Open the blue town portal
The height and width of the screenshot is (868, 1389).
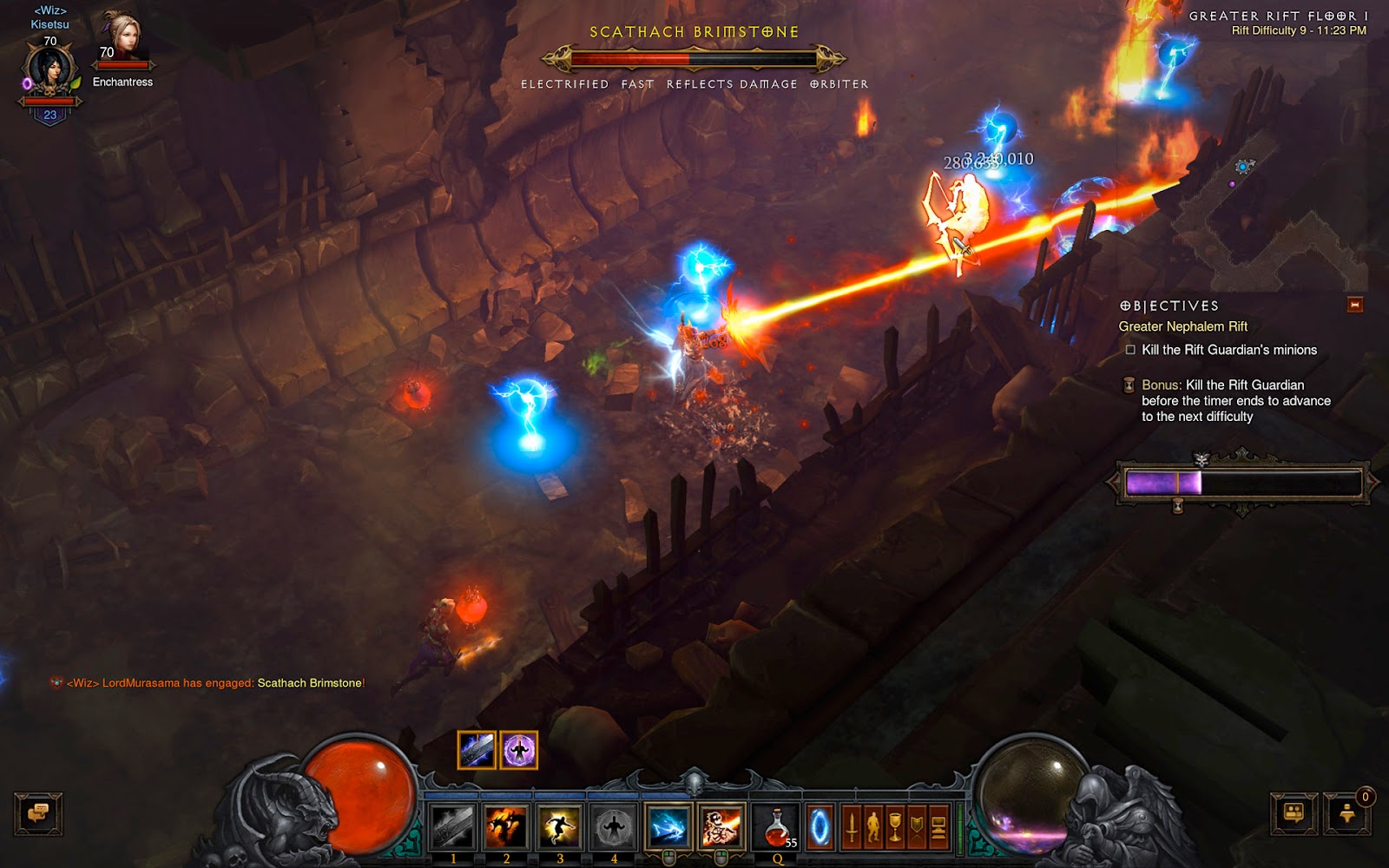[x=820, y=827]
